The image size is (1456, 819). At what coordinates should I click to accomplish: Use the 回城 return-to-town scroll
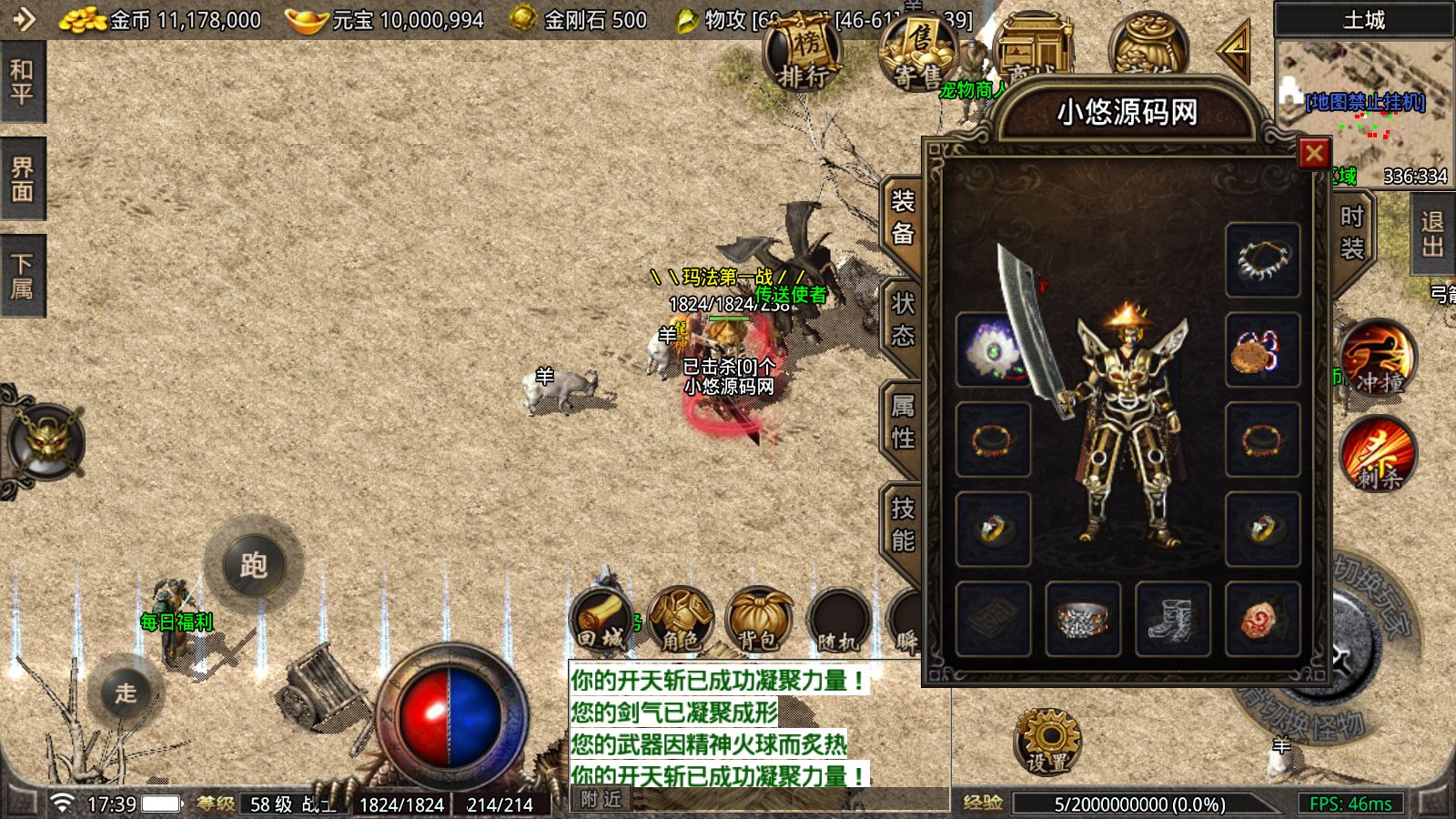602,619
